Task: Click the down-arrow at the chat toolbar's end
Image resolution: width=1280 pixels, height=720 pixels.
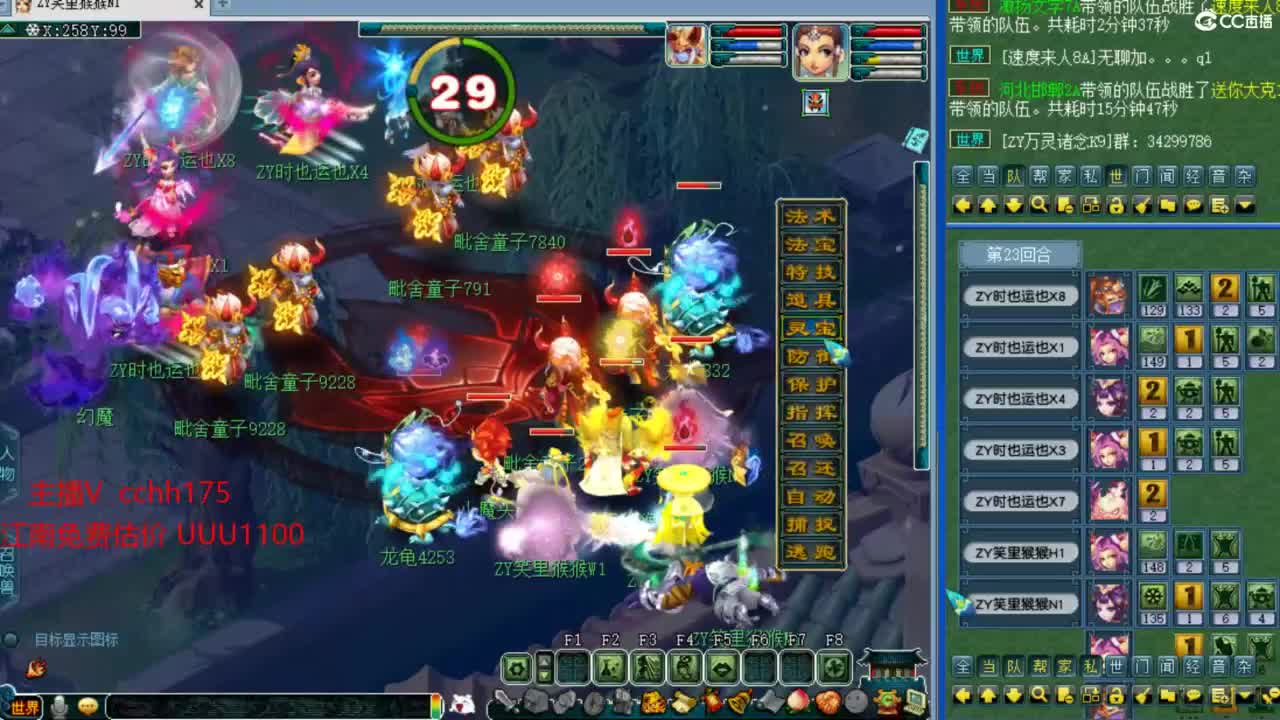Action: [1243, 204]
